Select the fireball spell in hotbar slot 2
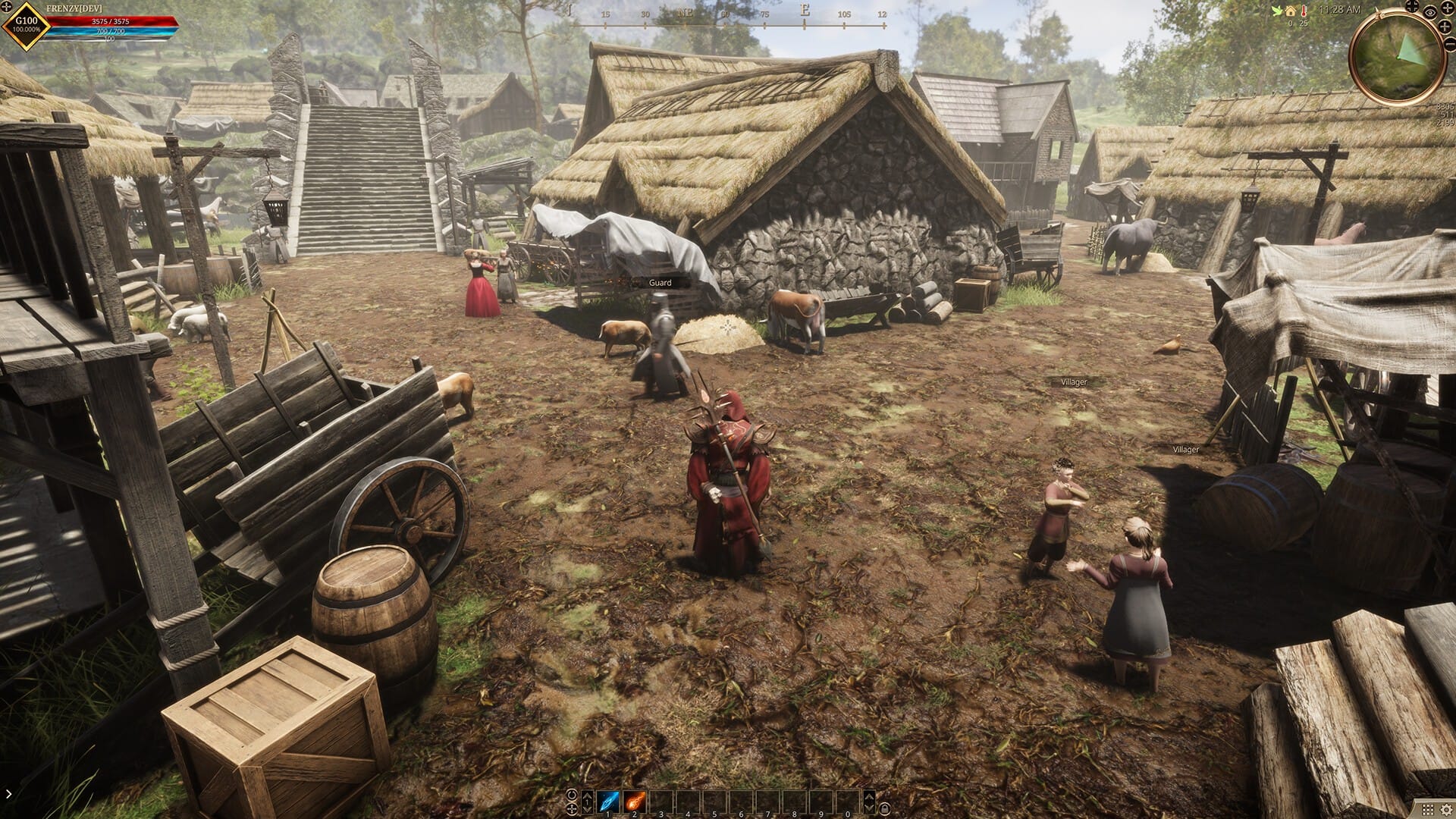This screenshot has height=819, width=1456. [634, 801]
